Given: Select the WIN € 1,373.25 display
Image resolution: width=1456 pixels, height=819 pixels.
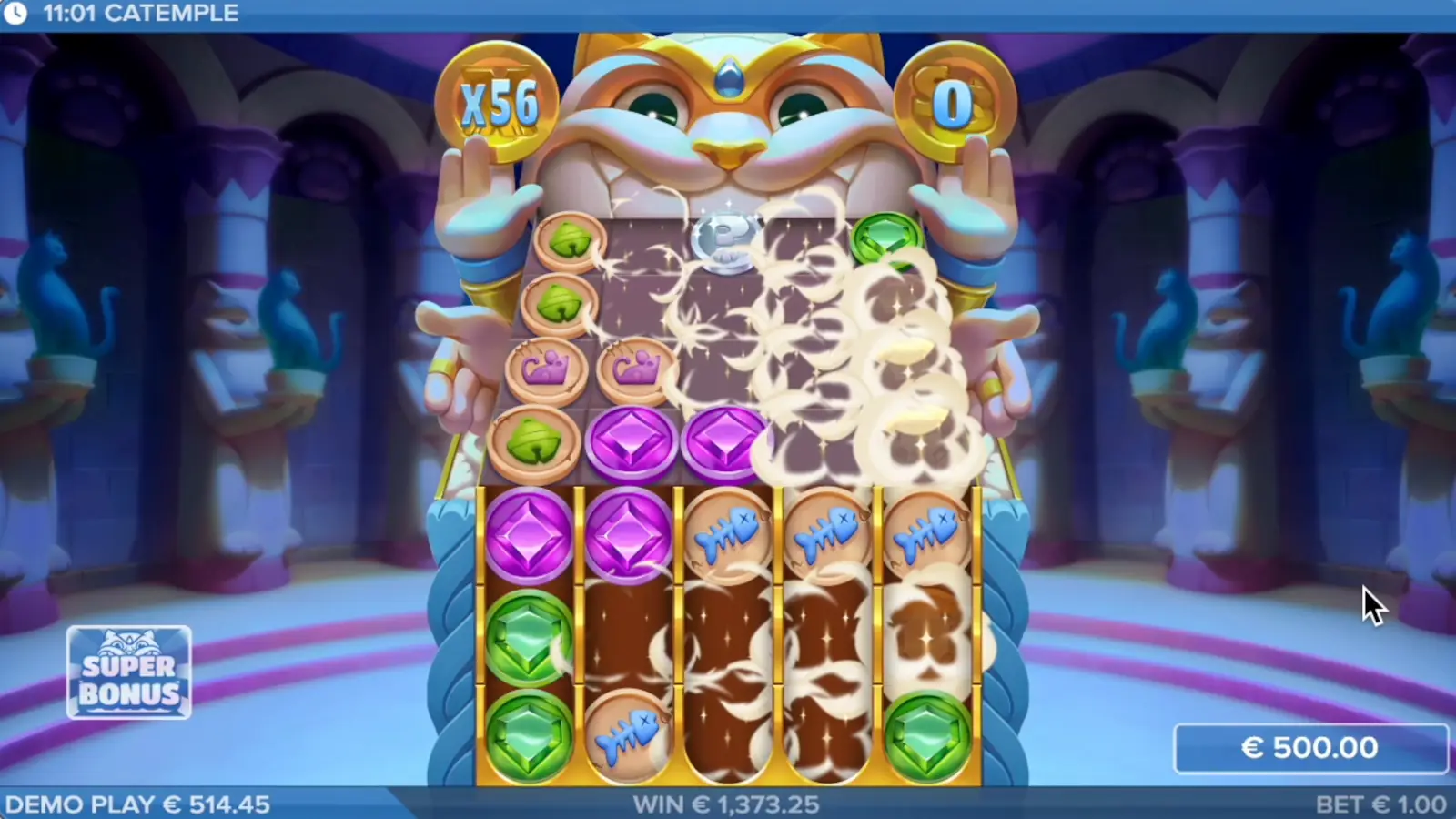Looking at the screenshot, I should pyautogui.click(x=727, y=804).
